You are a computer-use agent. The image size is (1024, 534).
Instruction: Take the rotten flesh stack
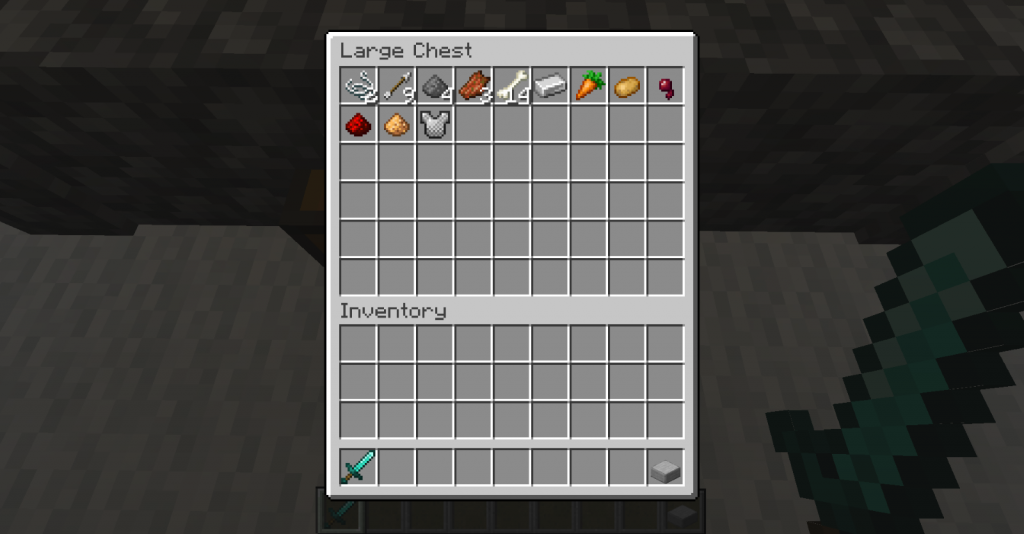coord(474,86)
